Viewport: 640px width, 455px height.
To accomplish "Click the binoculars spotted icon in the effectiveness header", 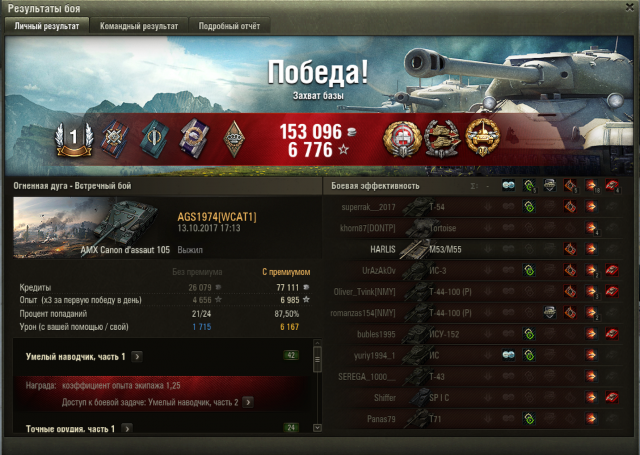I will pyautogui.click(x=508, y=186).
